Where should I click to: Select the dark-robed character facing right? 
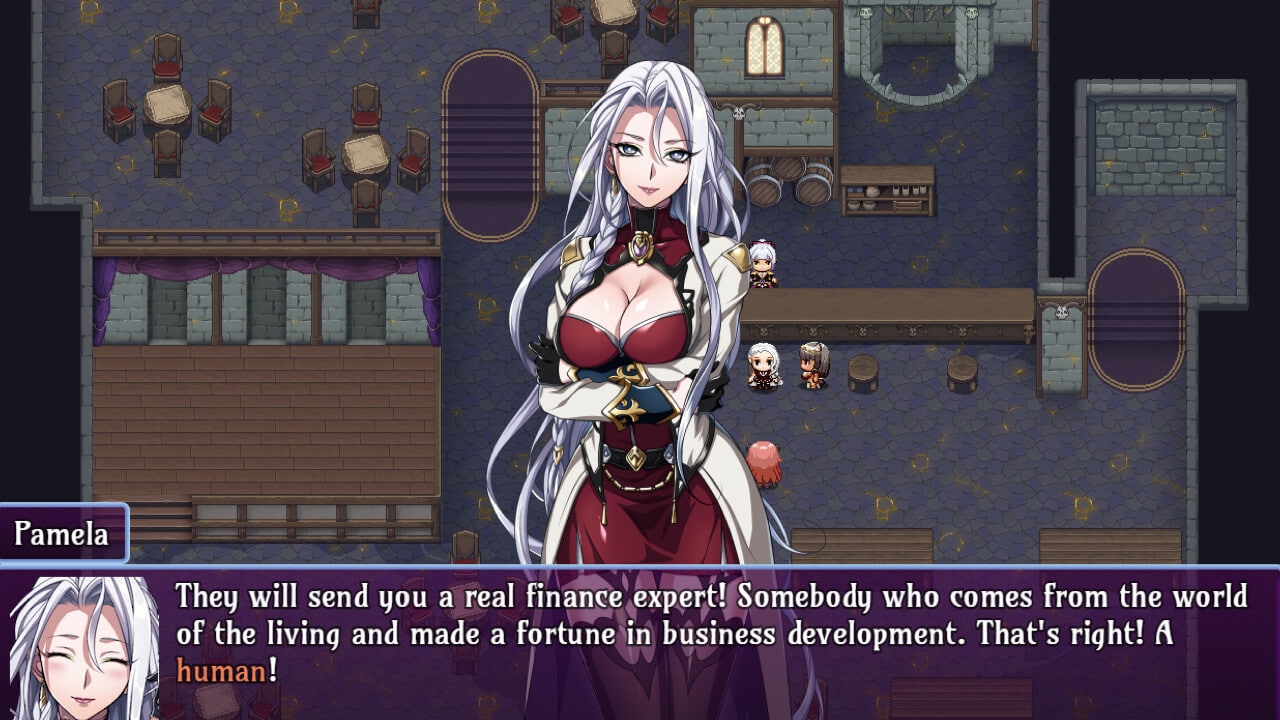(763, 370)
